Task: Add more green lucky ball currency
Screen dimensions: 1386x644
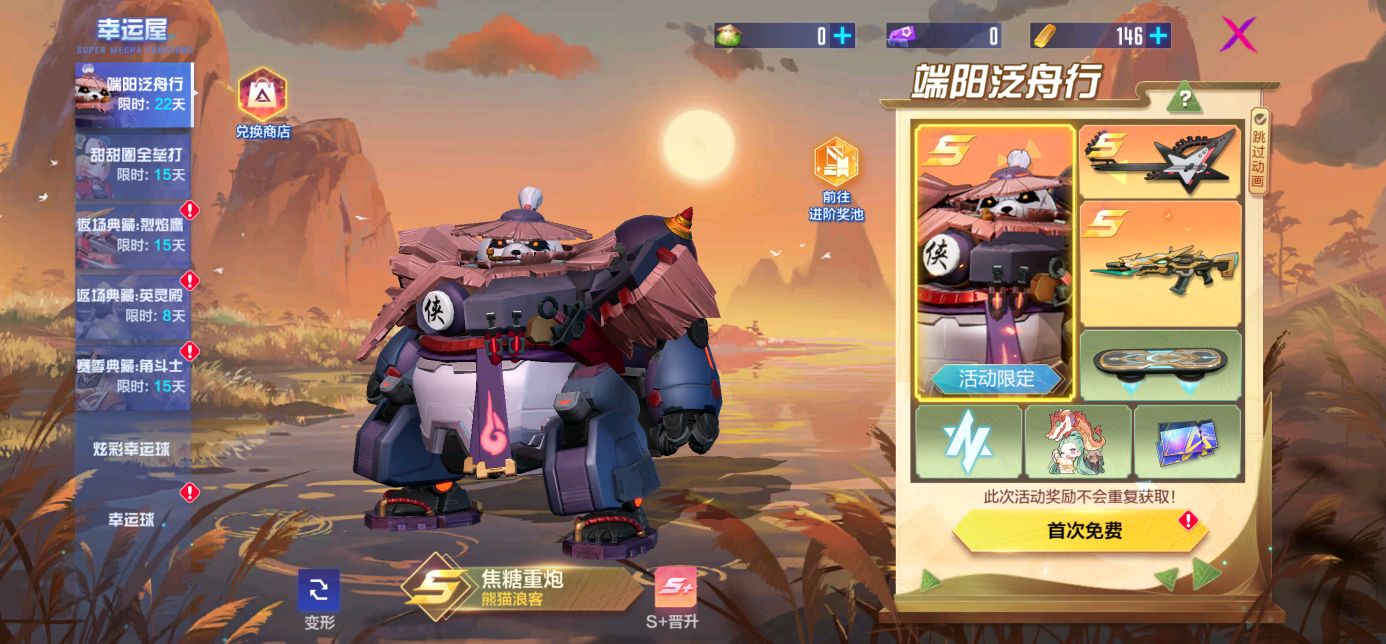Action: coord(842,37)
